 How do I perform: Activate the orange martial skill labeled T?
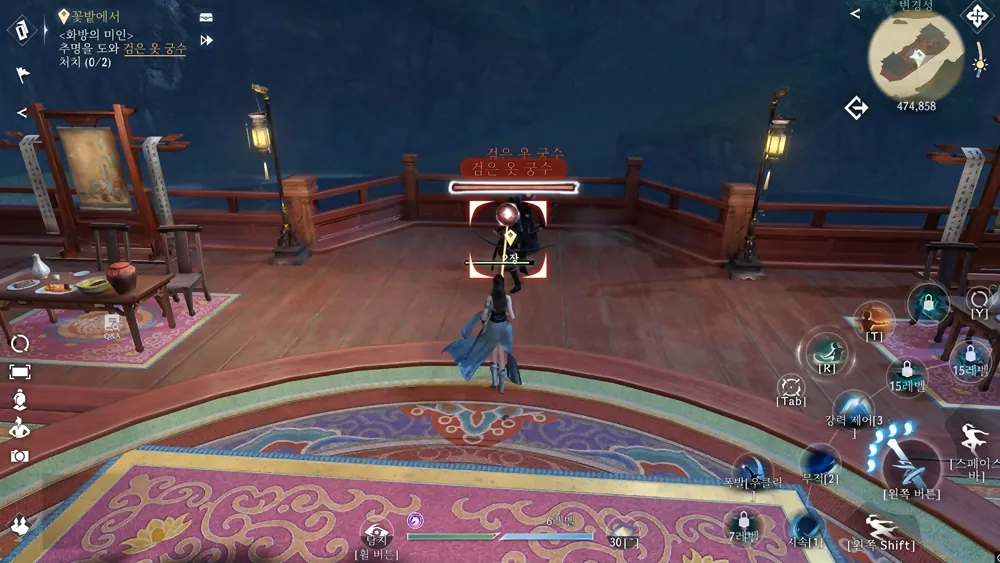874,320
